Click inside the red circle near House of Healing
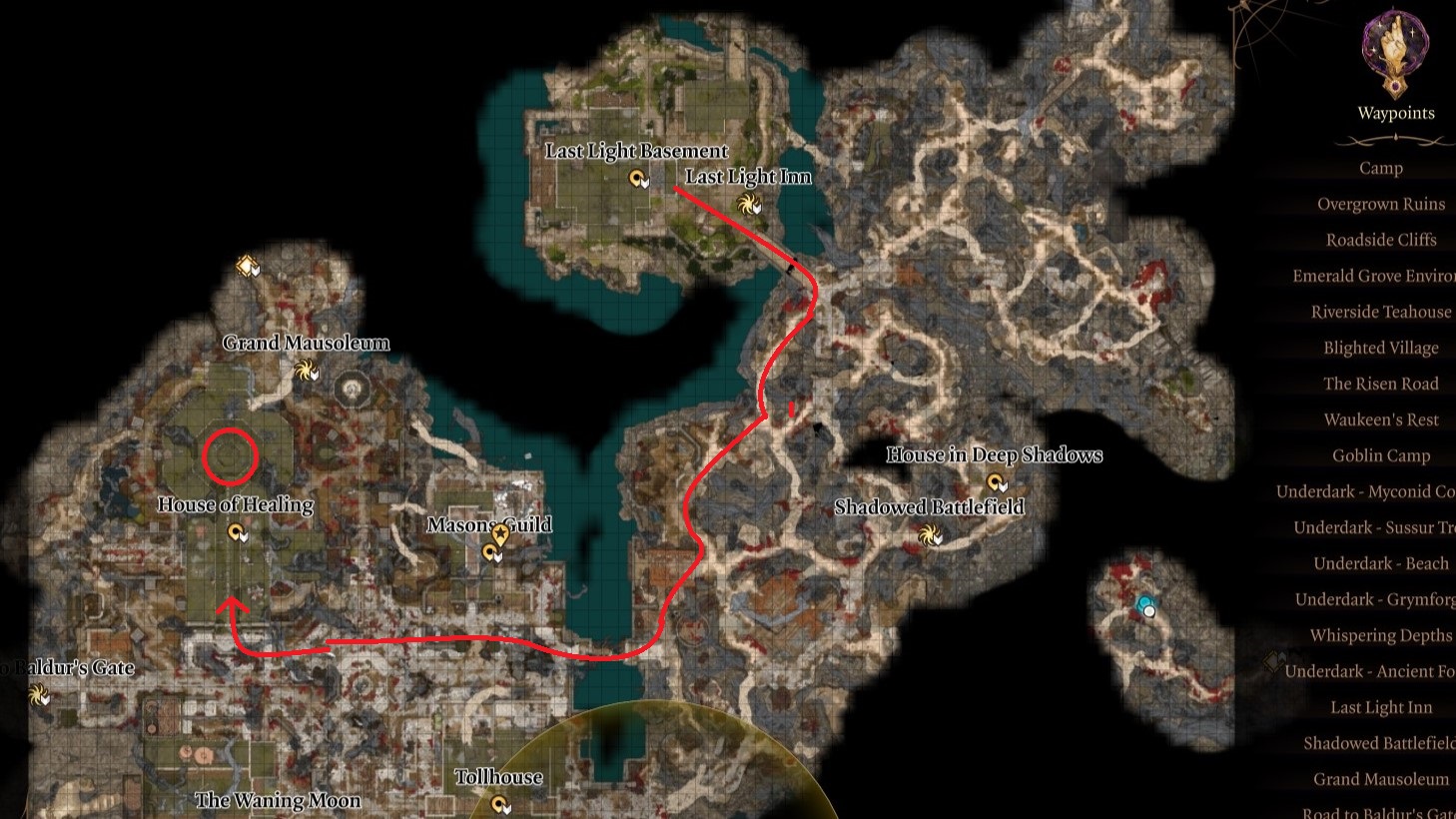The width and height of the screenshot is (1456, 819). [x=232, y=456]
